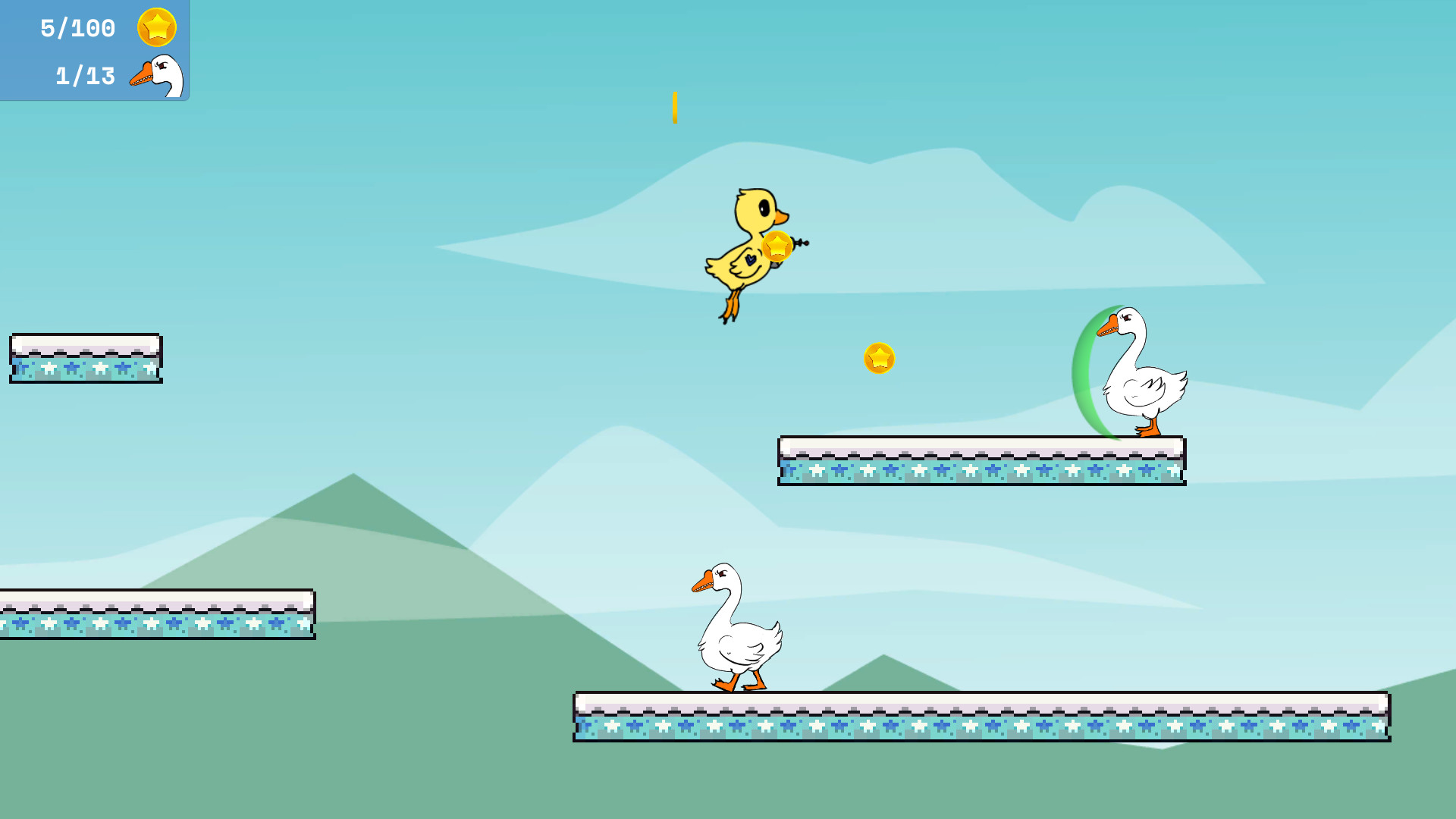Click the gold star coin icon in HUD
Image resolution: width=1456 pixels, height=819 pixels.
pos(155,27)
